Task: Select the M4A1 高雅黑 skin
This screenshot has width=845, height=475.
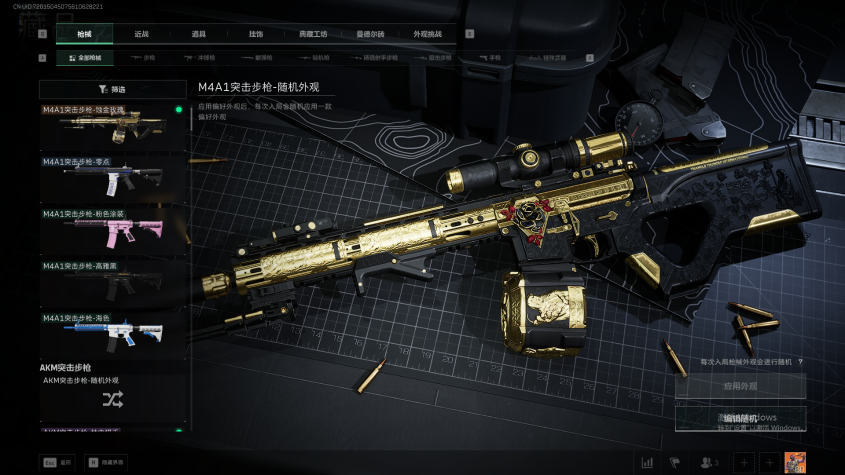Action: coord(113,282)
